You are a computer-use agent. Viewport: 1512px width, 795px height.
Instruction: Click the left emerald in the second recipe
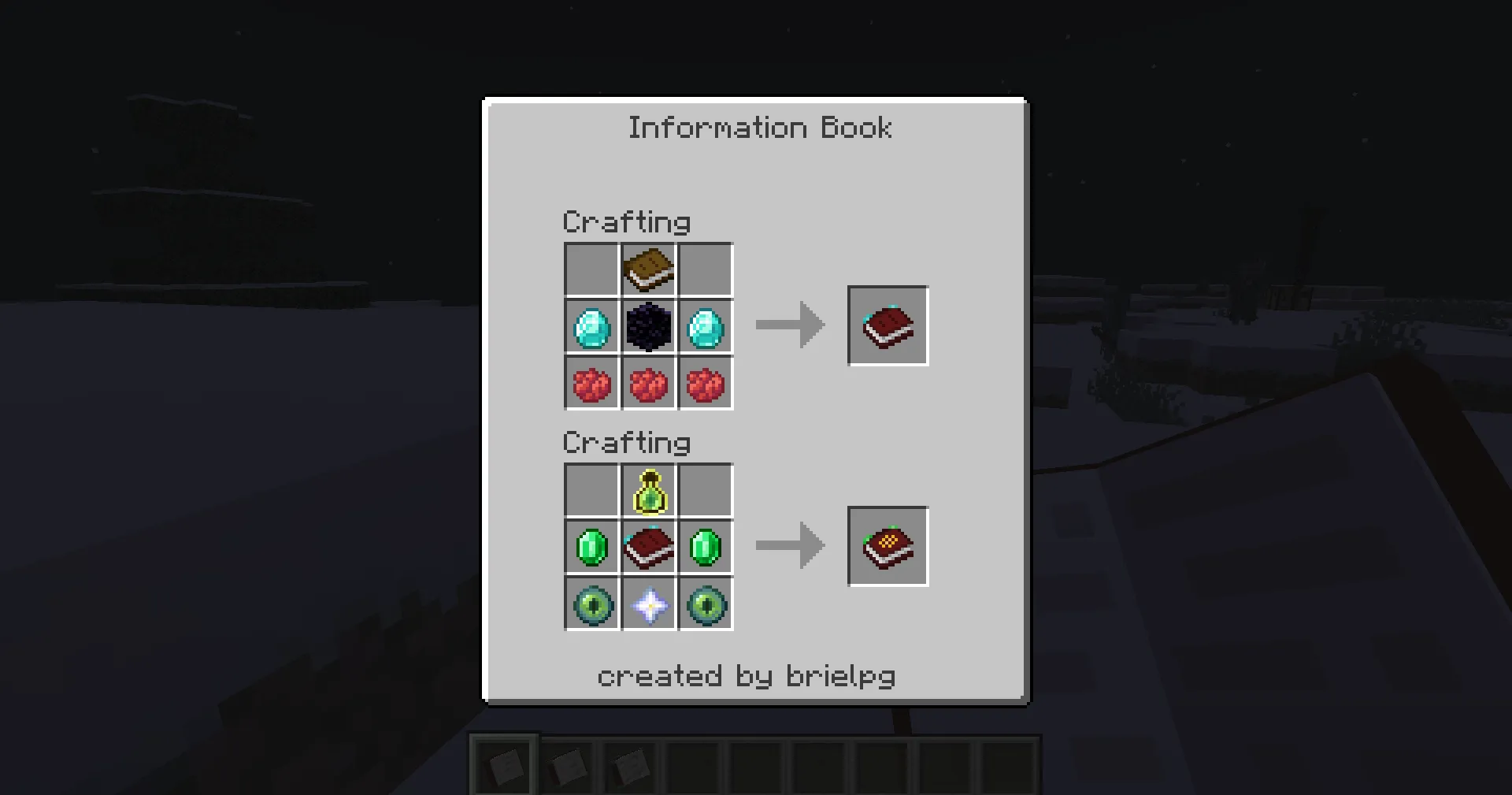(x=591, y=547)
